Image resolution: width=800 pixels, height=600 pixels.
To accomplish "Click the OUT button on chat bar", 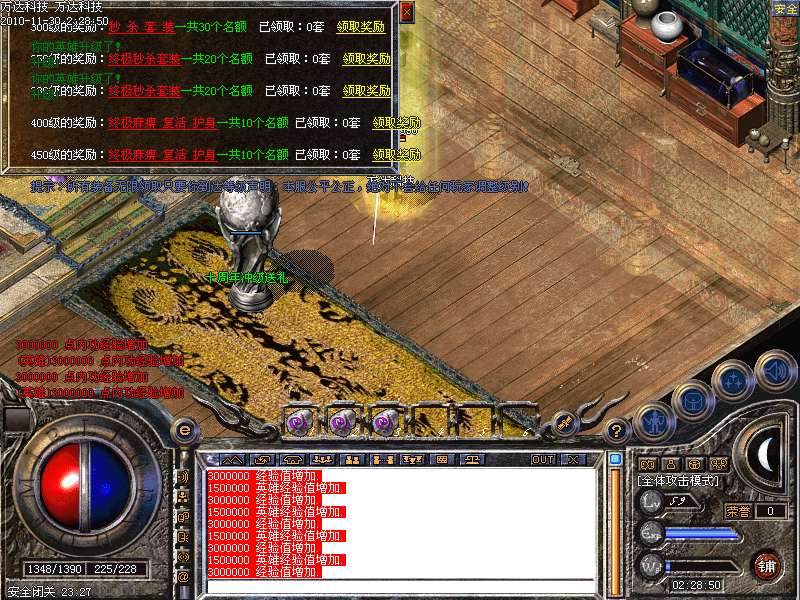I will point(543,459).
